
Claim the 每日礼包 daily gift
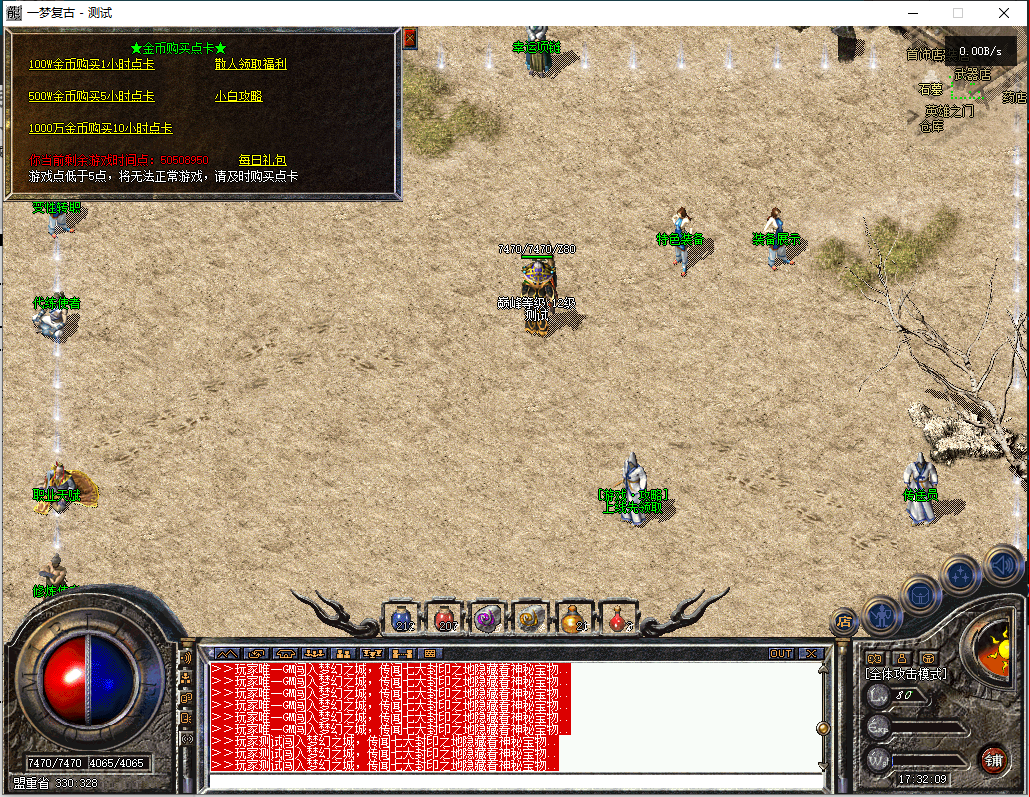(262, 160)
